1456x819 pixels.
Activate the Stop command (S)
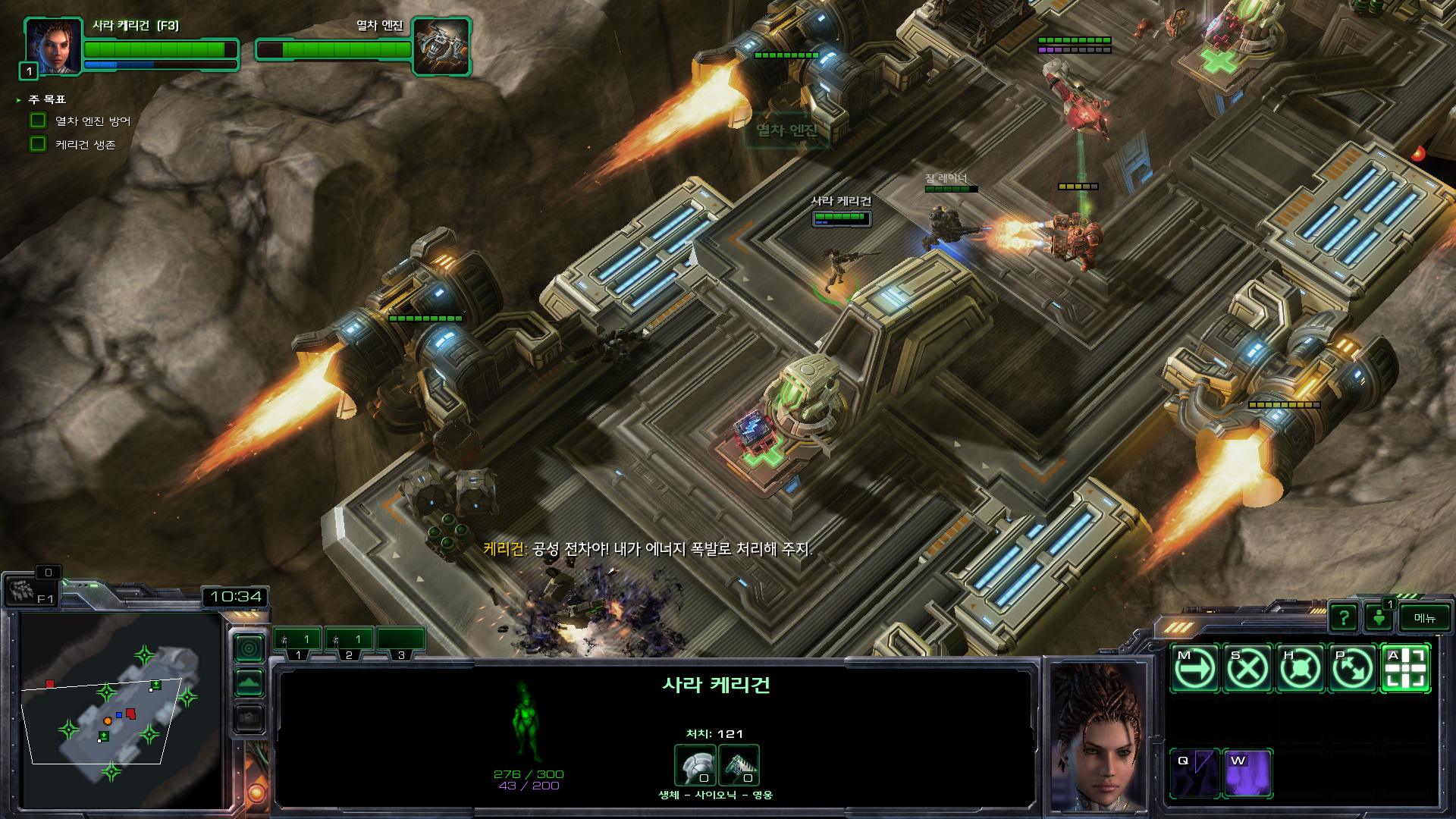(x=1247, y=669)
